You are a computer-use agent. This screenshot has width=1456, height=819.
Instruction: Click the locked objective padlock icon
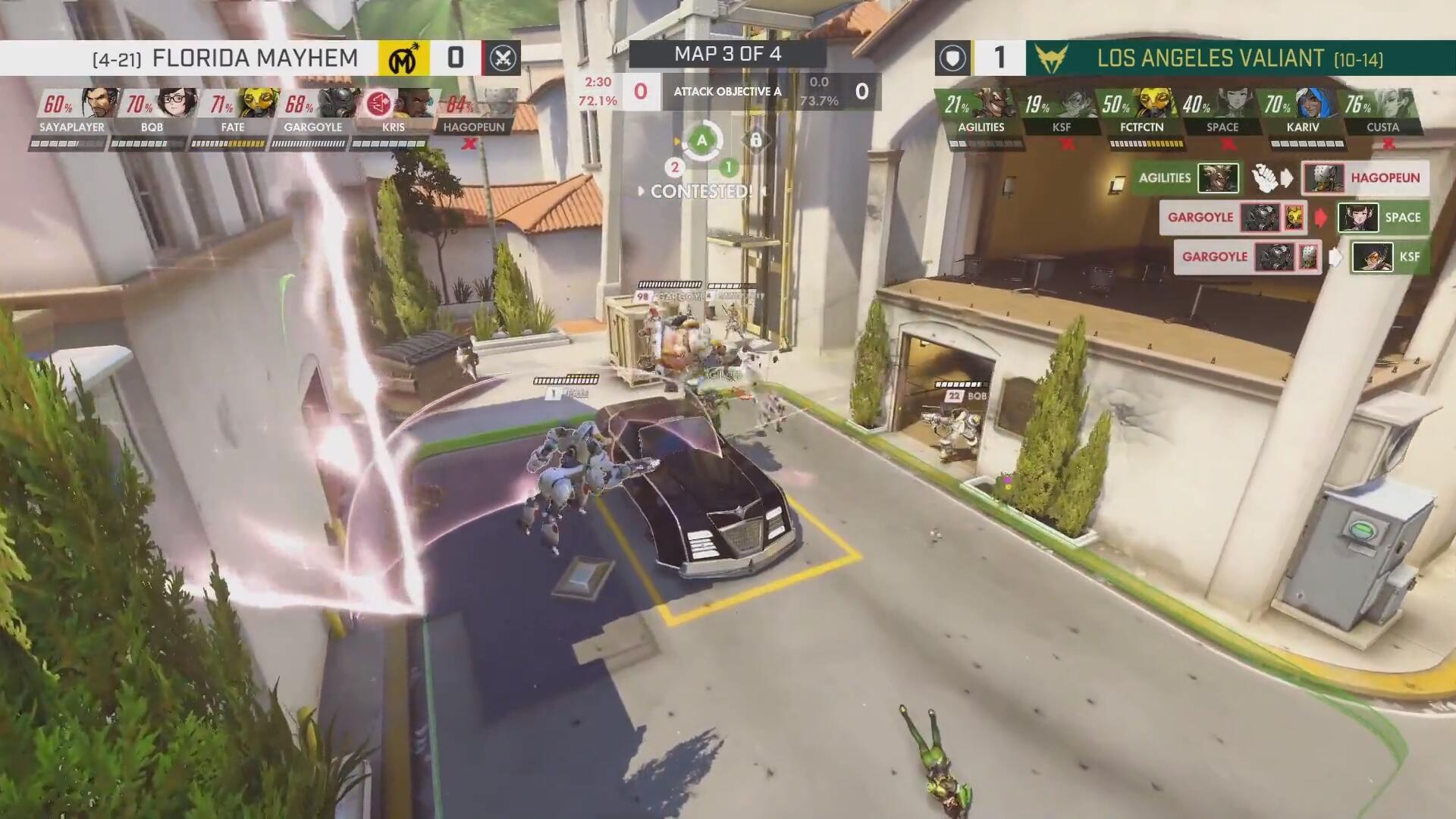pos(756,140)
